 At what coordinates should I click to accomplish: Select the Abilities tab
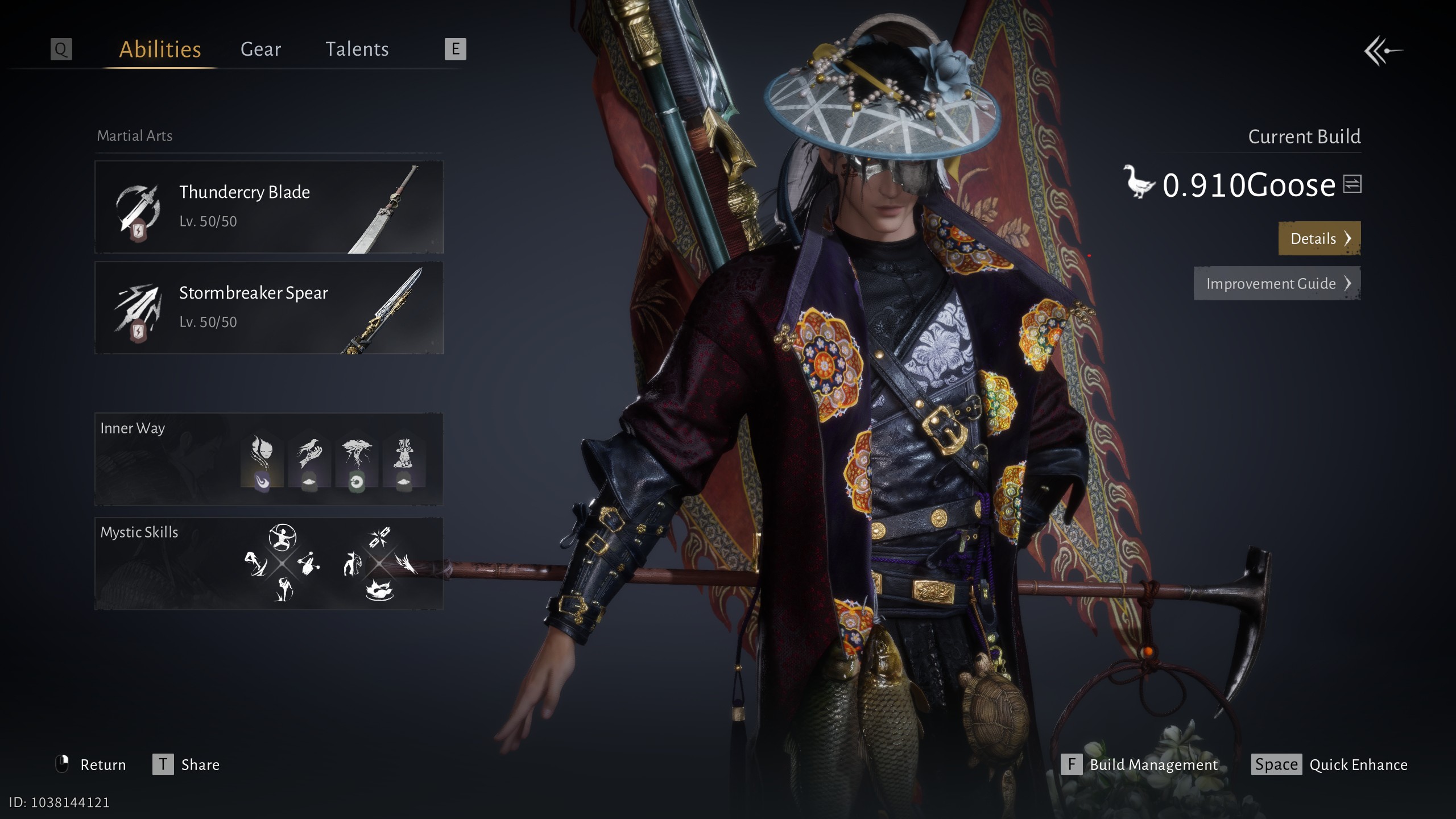click(x=160, y=49)
